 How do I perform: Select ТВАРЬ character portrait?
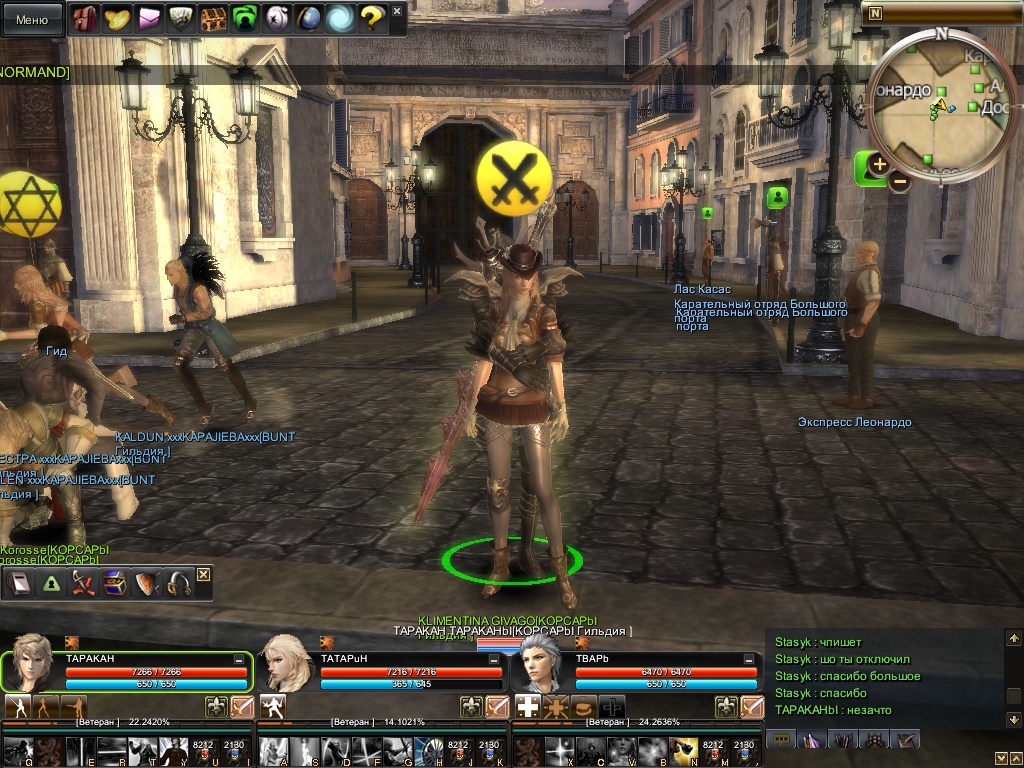pos(541,663)
